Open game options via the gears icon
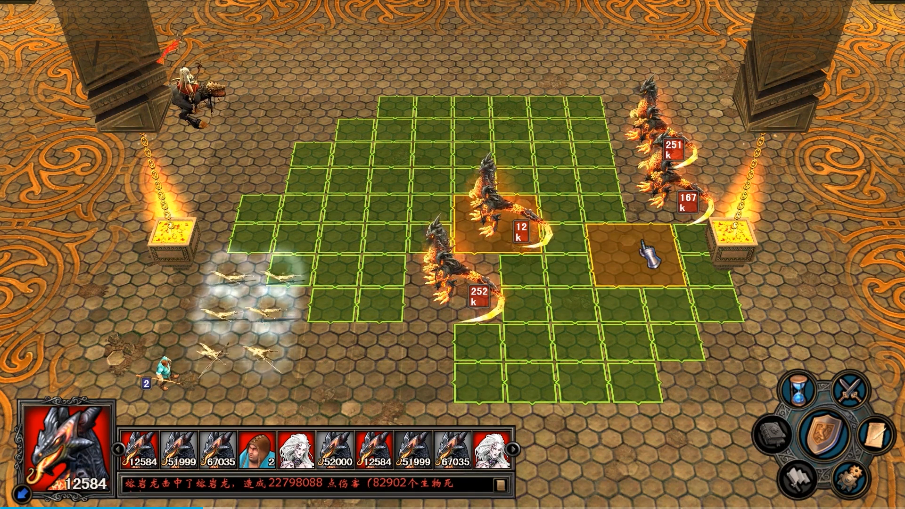This screenshot has width=905, height=509. (851, 480)
